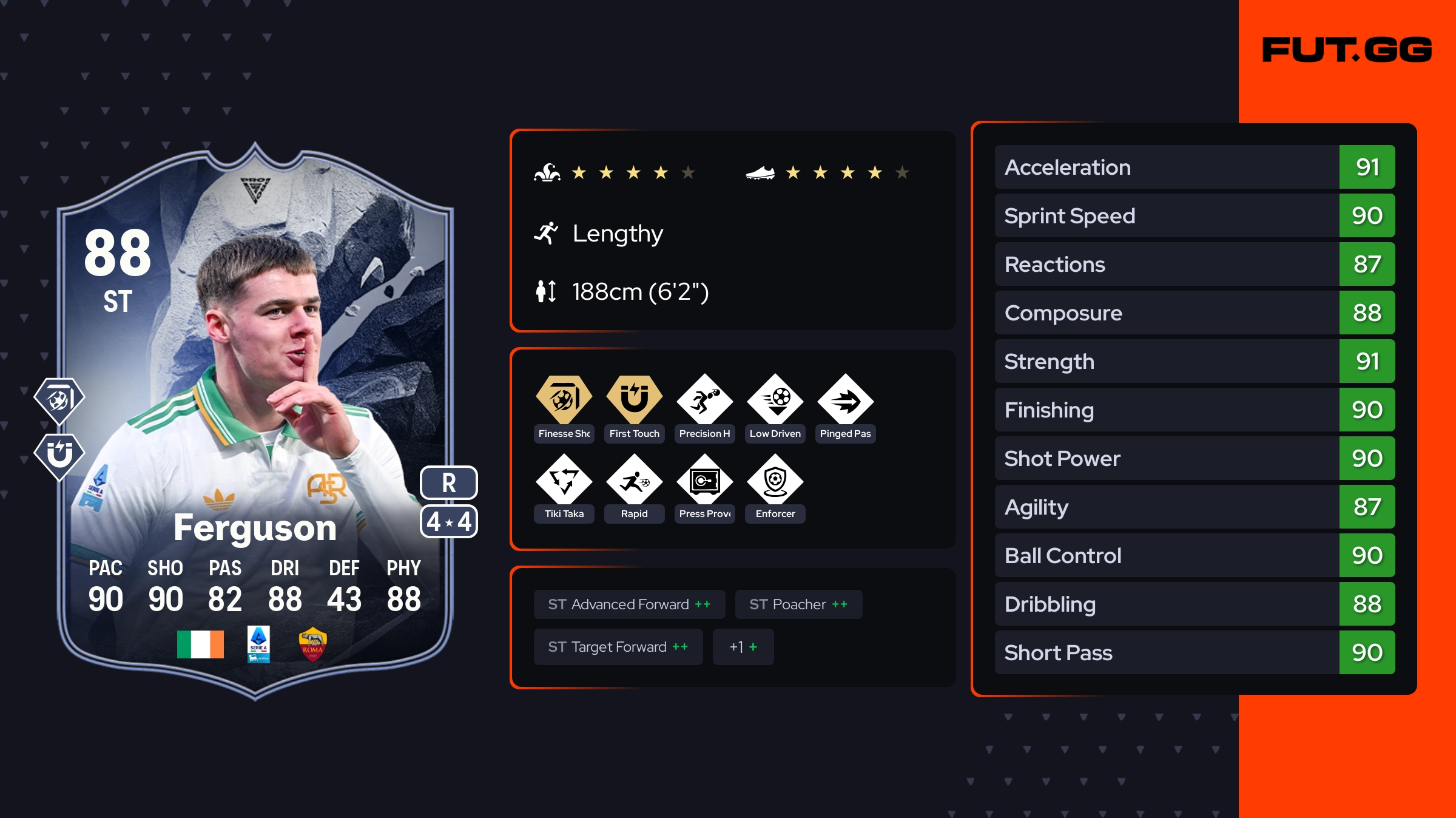Select the Pinged Pass playstyle icon
Image resolution: width=1456 pixels, height=818 pixels.
click(845, 401)
